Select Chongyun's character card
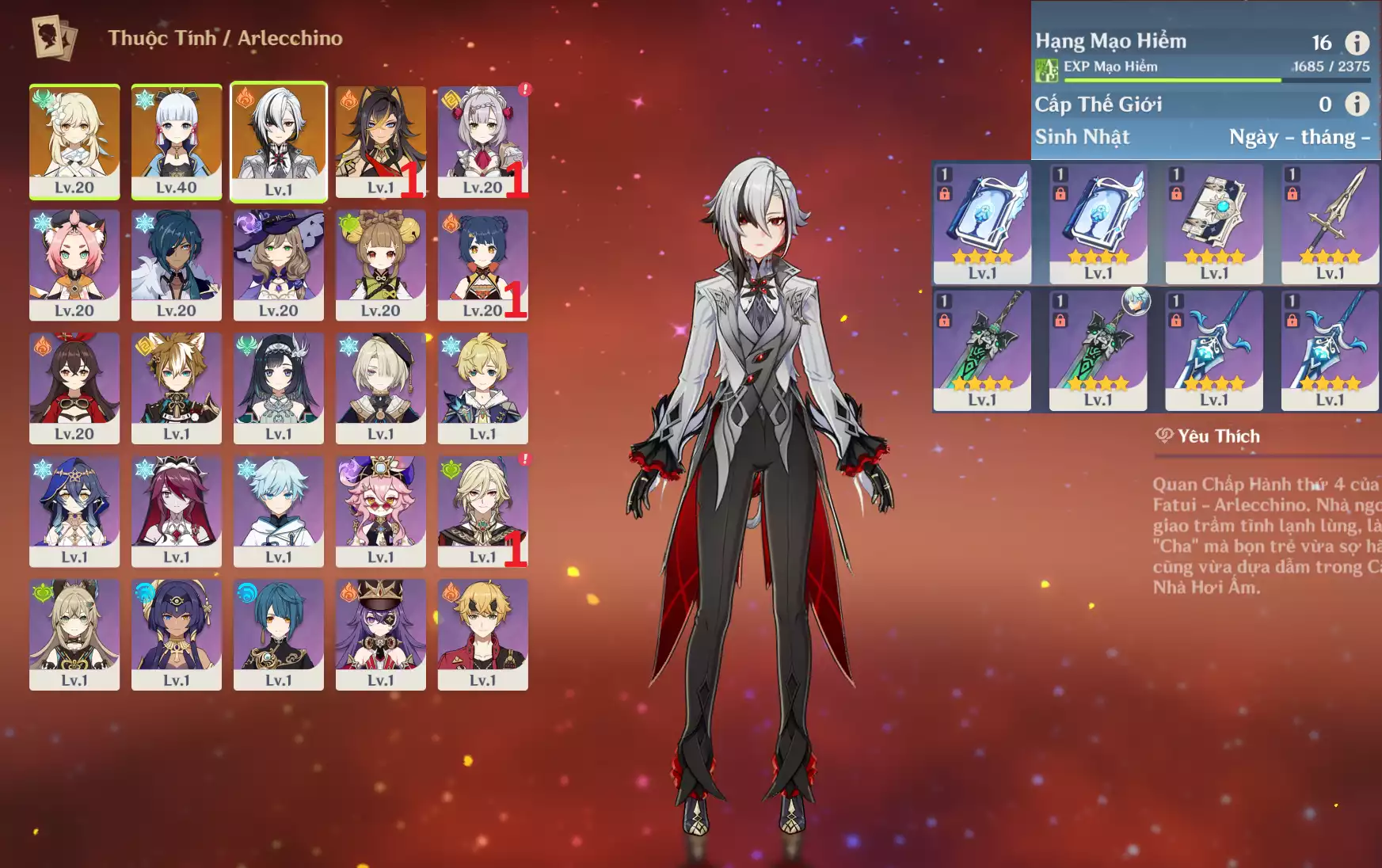Screen dimensions: 1382x868 click(x=279, y=511)
